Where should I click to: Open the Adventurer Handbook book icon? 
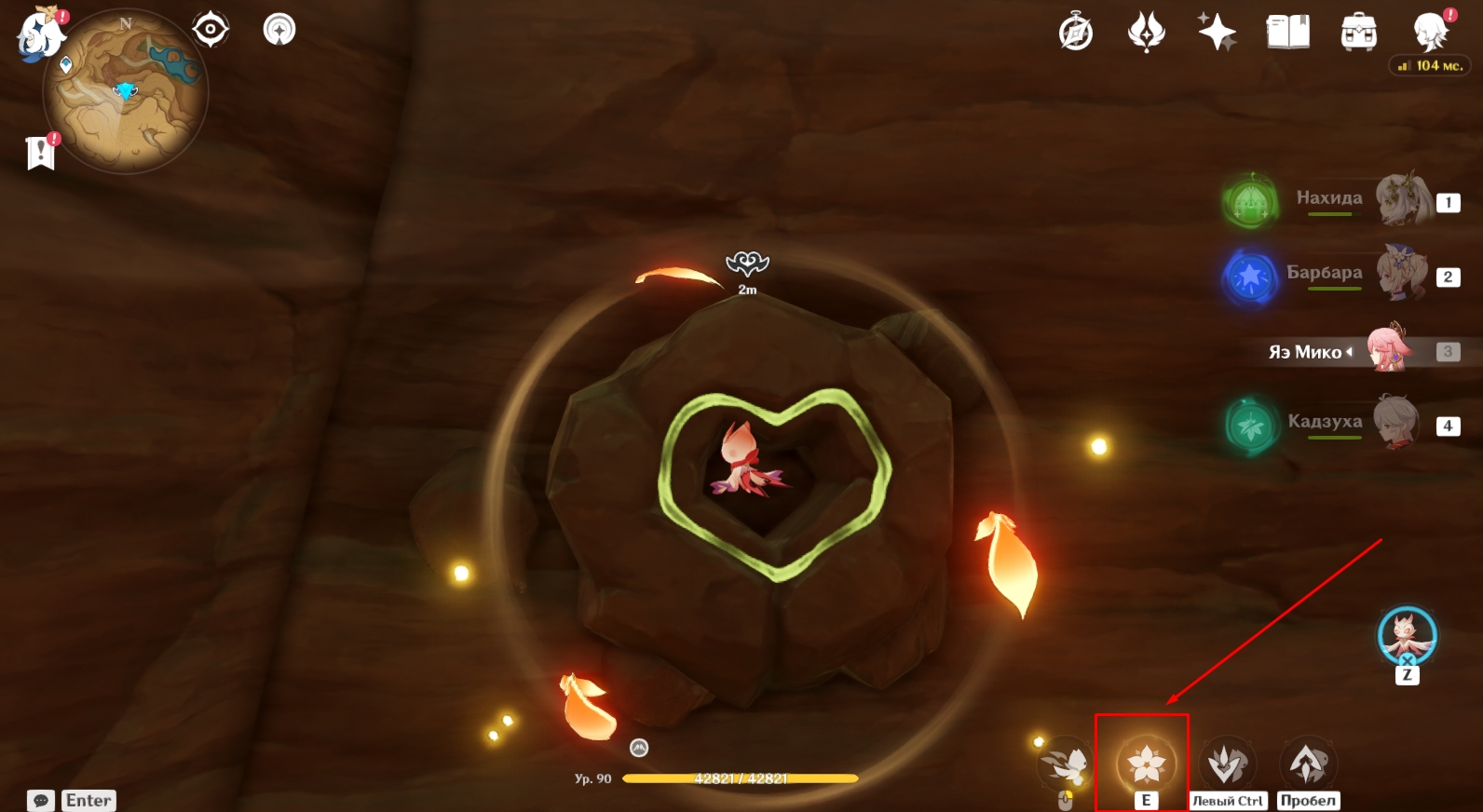click(1287, 33)
